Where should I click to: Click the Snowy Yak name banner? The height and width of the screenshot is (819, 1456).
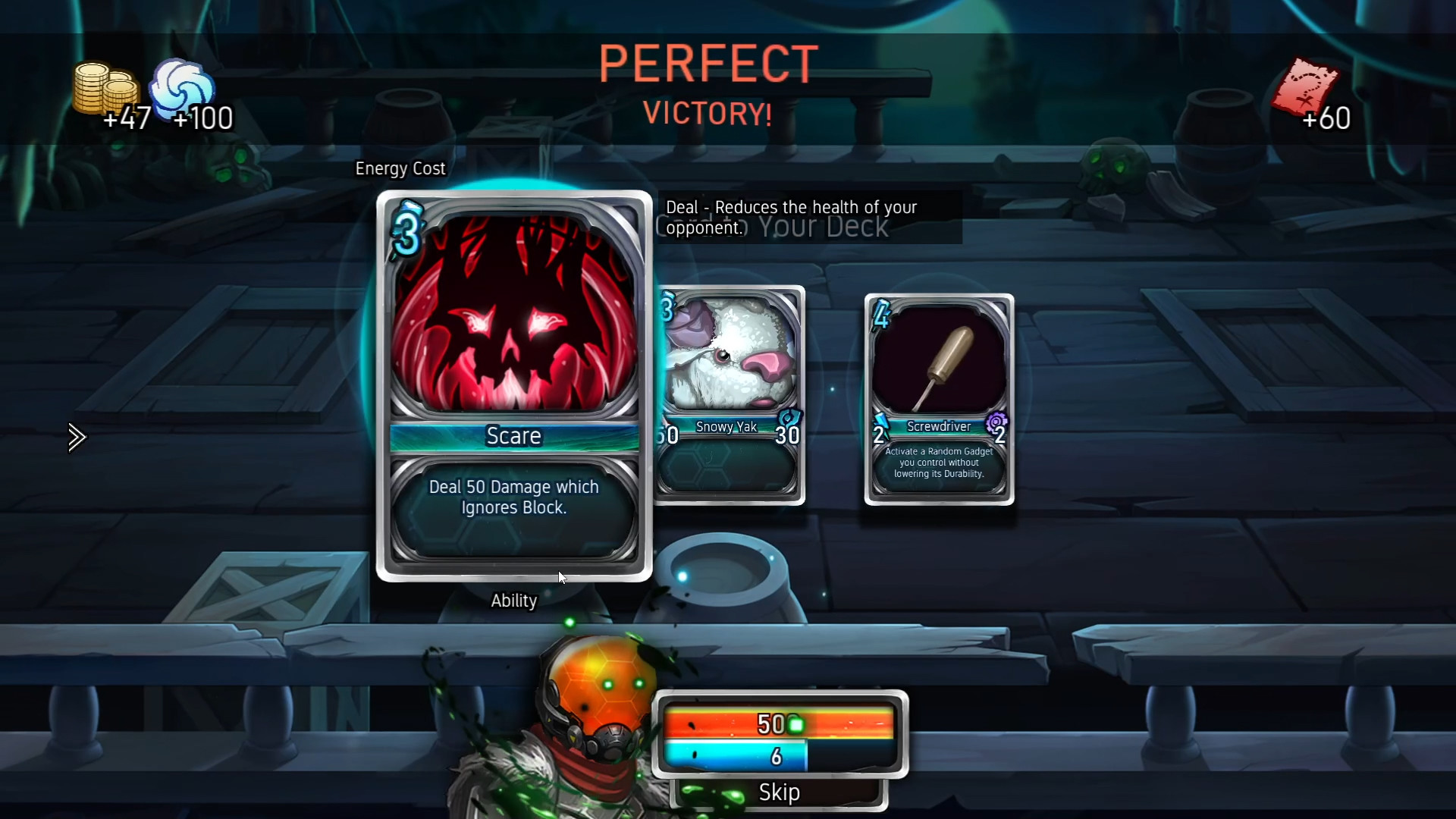726,426
